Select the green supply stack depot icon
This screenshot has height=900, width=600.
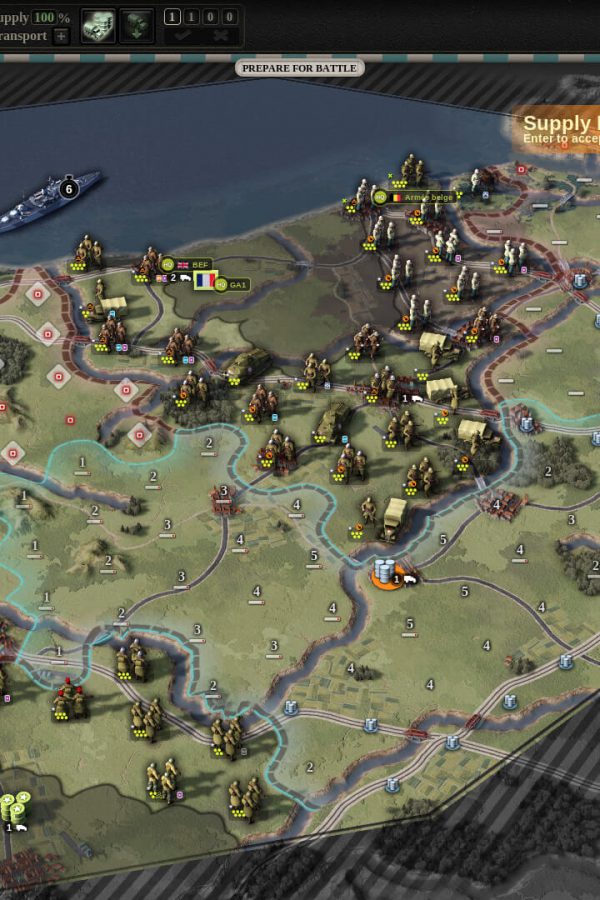point(14,807)
